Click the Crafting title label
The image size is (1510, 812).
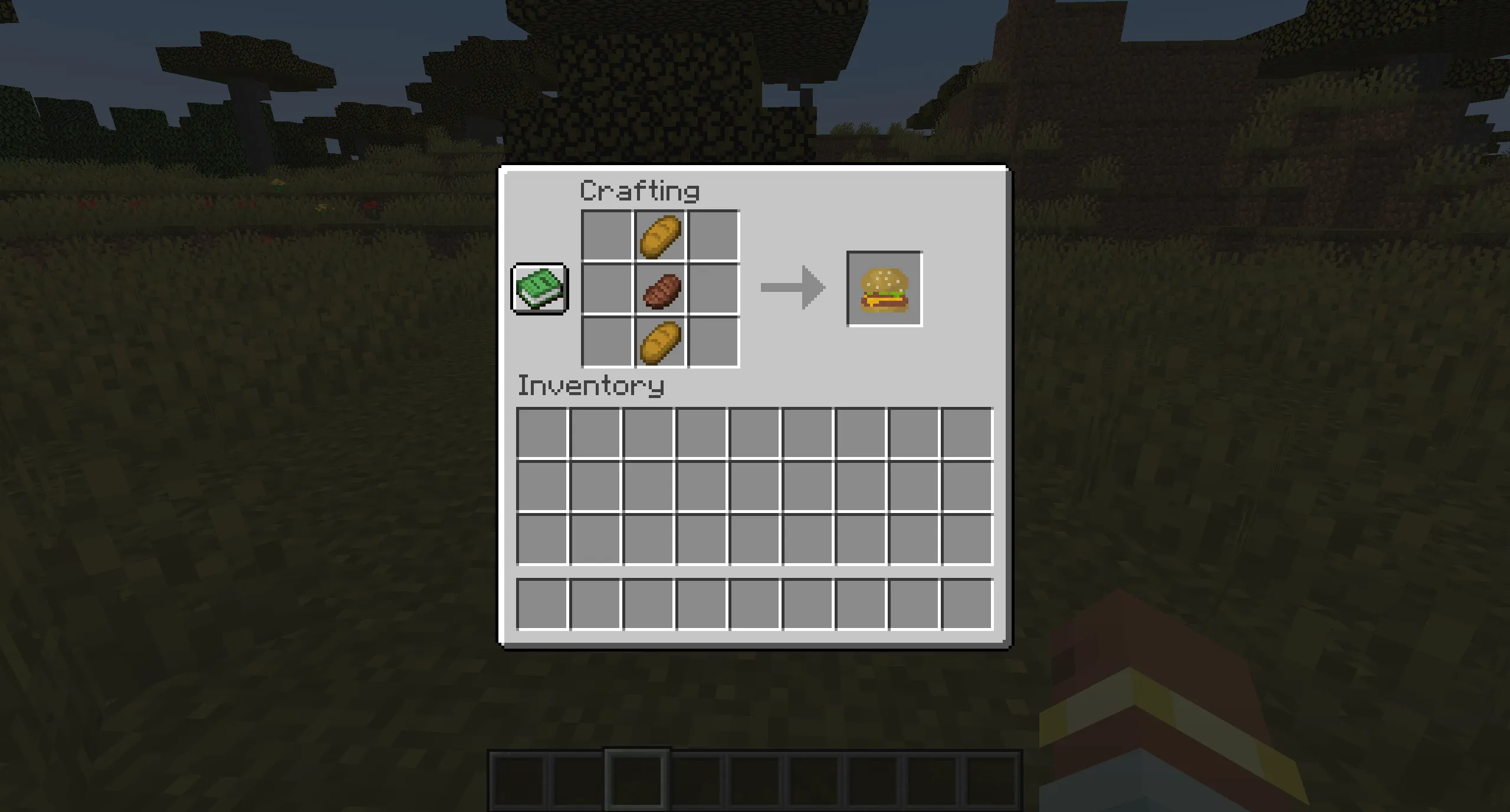click(639, 190)
